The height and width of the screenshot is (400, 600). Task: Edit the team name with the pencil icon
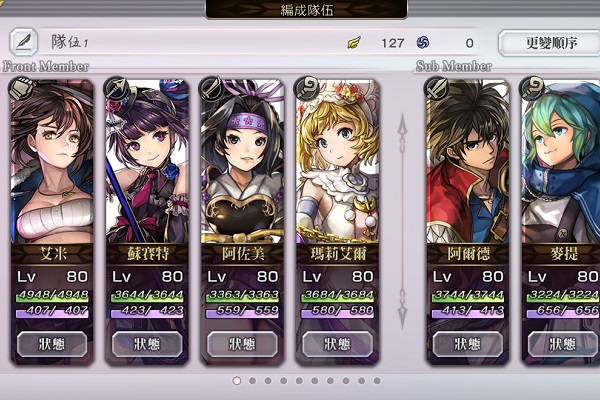[x=24, y=42]
